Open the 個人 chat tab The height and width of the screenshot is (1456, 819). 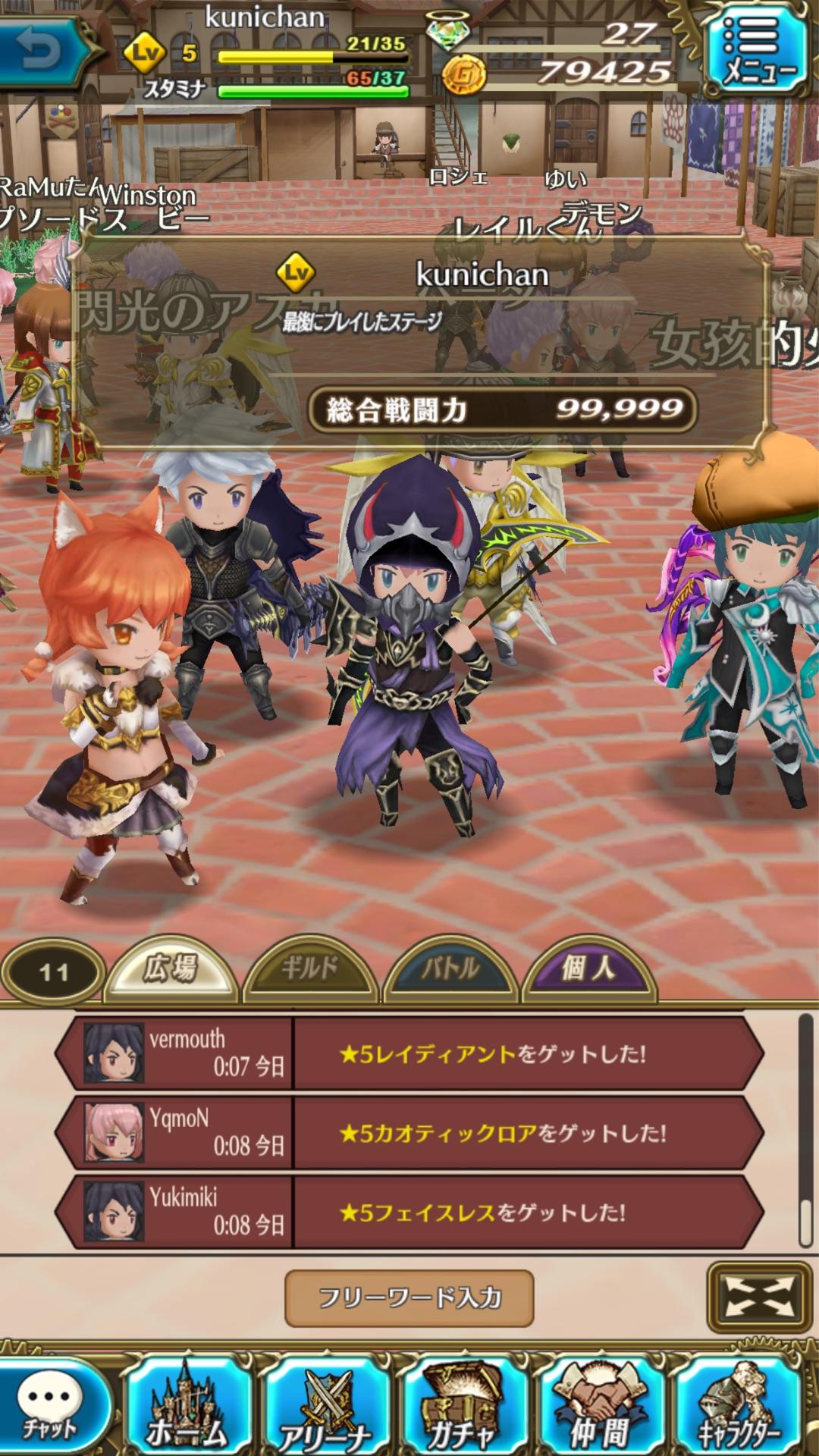click(x=588, y=969)
